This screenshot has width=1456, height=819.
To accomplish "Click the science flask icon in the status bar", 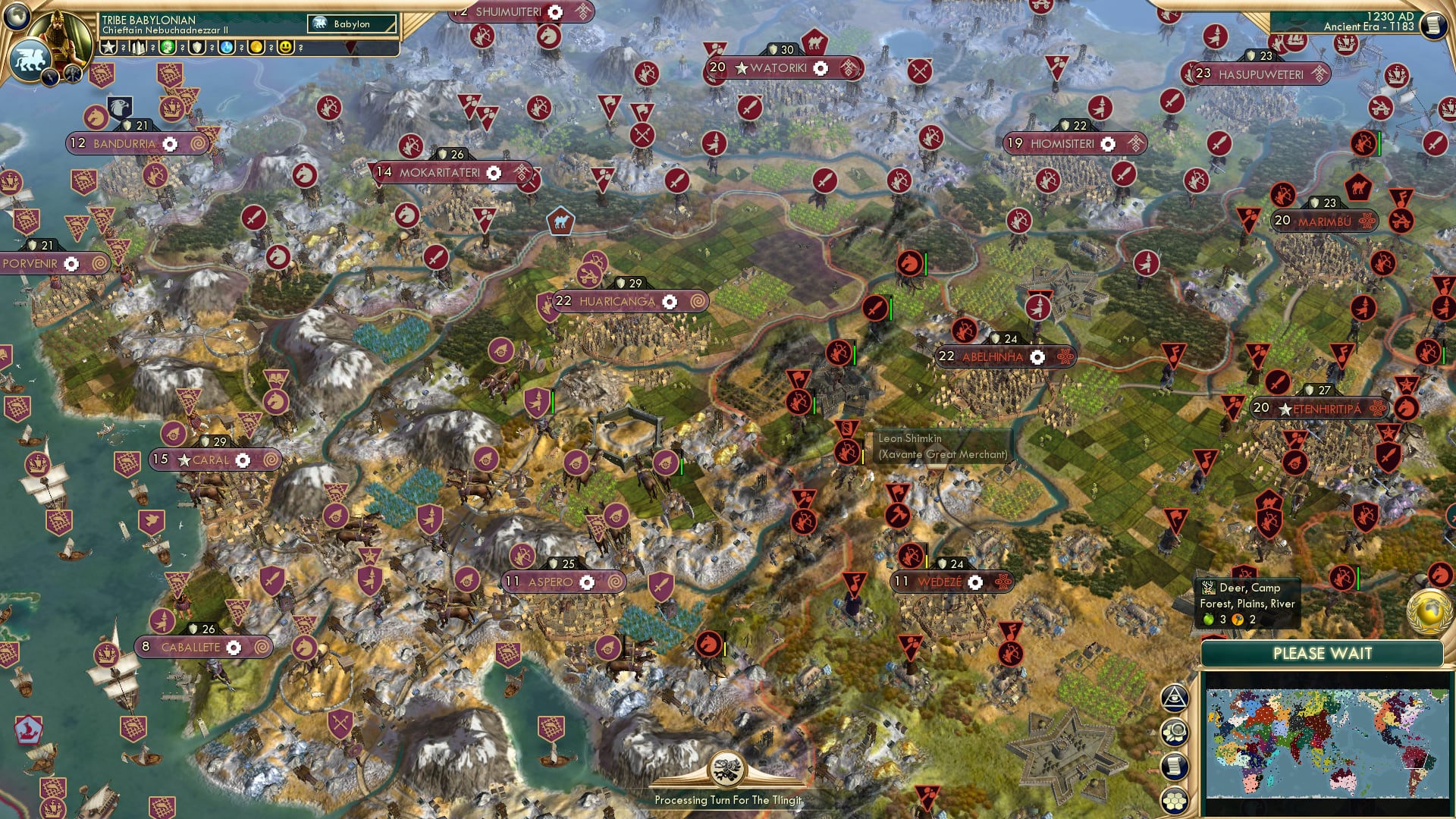I will pyautogui.click(x=224, y=47).
